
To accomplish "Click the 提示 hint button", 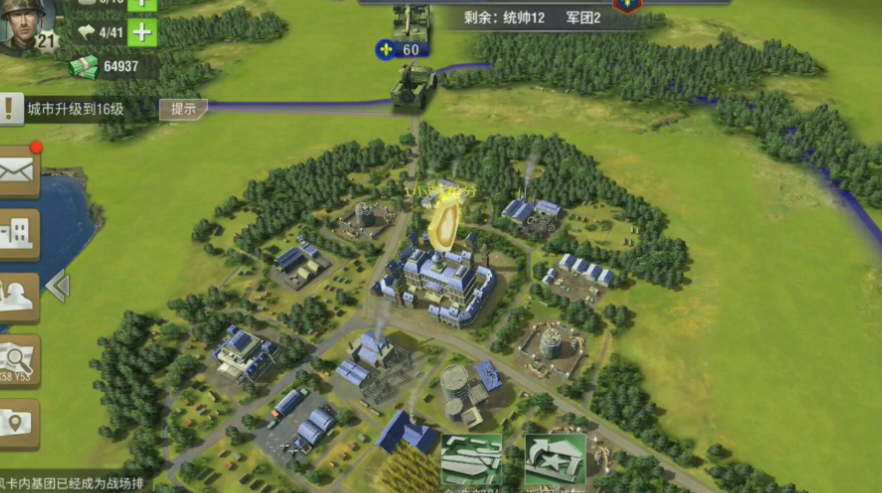I will tap(183, 109).
